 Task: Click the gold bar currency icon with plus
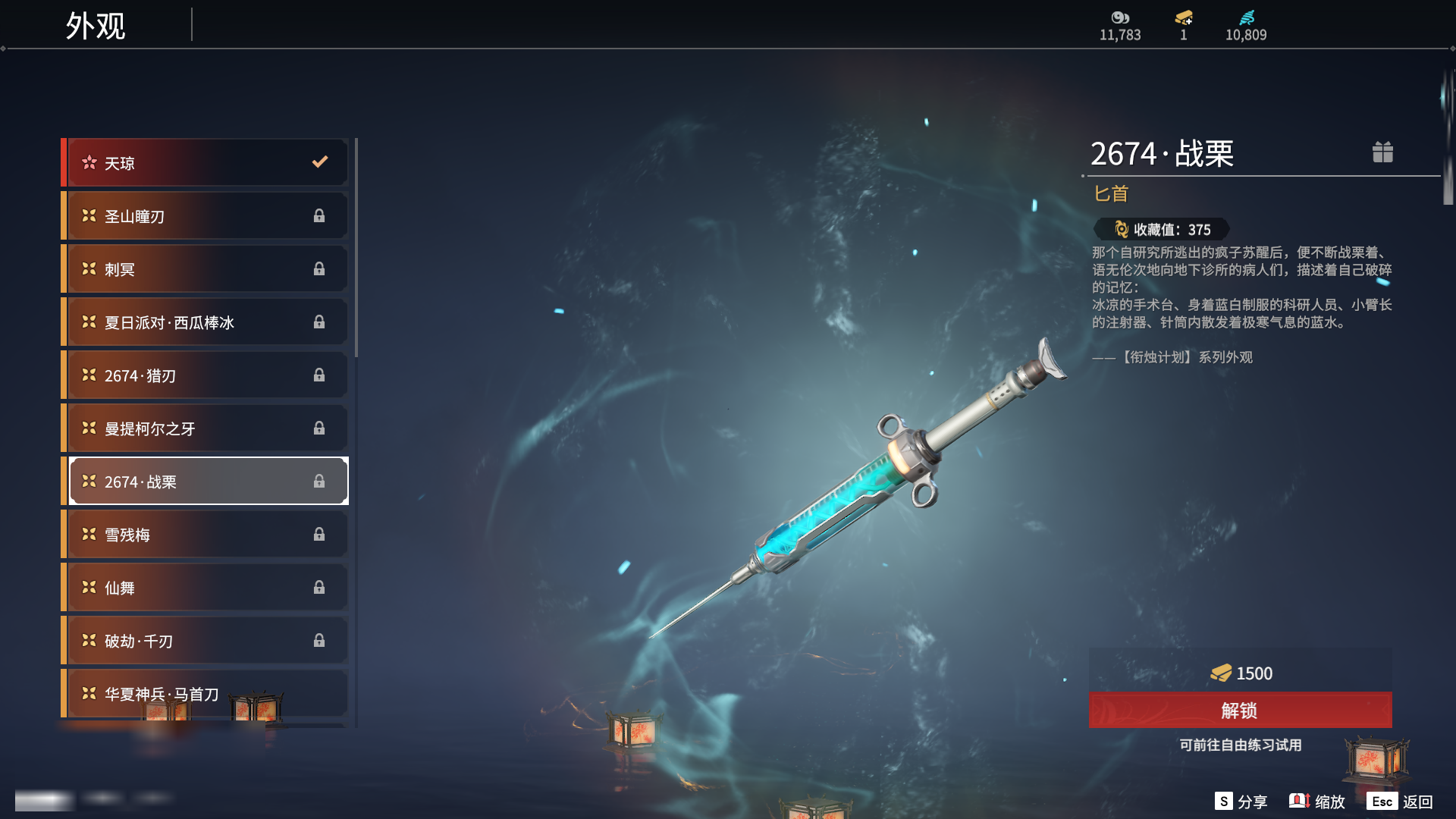[x=1184, y=18]
